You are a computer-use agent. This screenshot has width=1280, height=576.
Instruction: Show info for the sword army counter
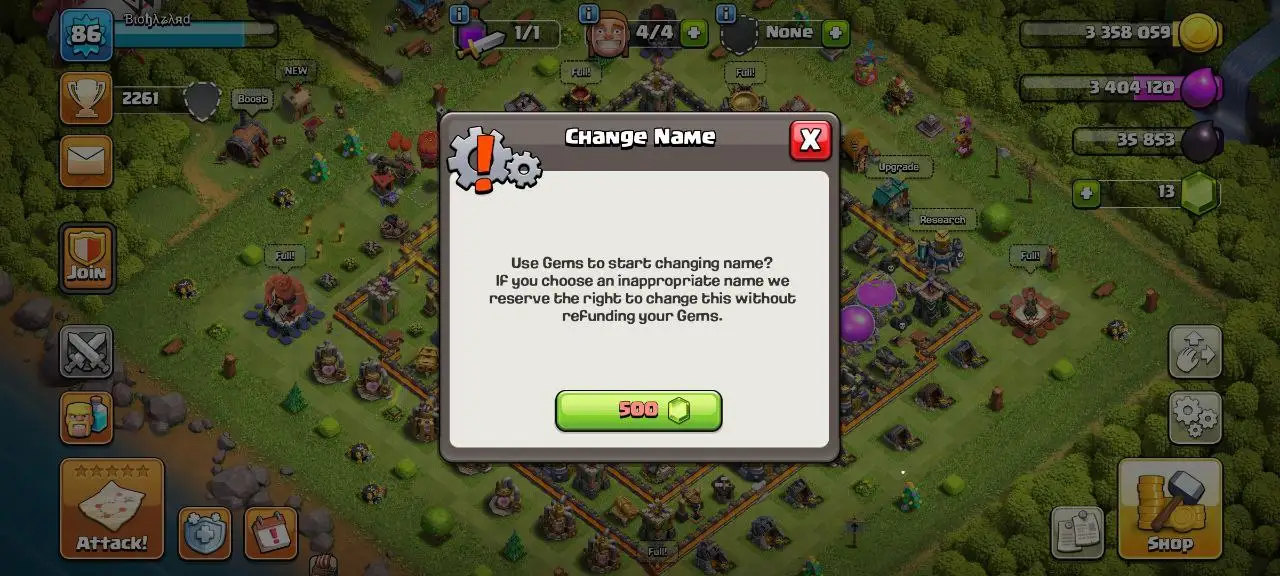coord(460,15)
